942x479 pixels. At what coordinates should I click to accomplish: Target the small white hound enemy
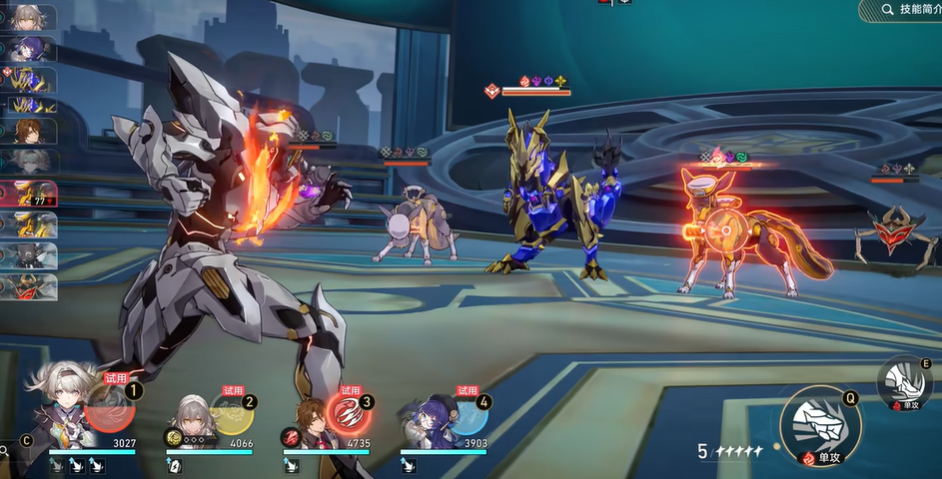(x=417, y=225)
